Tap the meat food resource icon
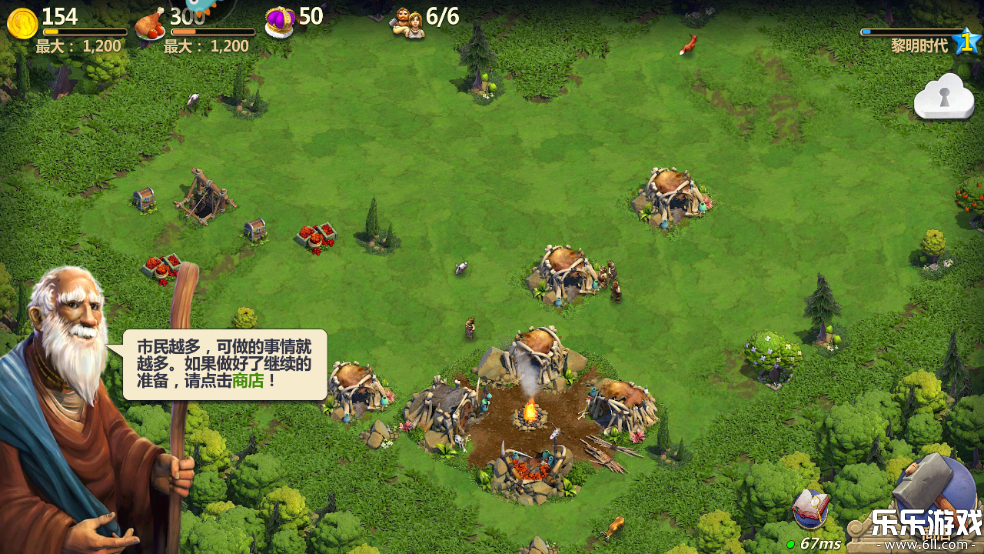This screenshot has width=984, height=554. [x=150, y=21]
